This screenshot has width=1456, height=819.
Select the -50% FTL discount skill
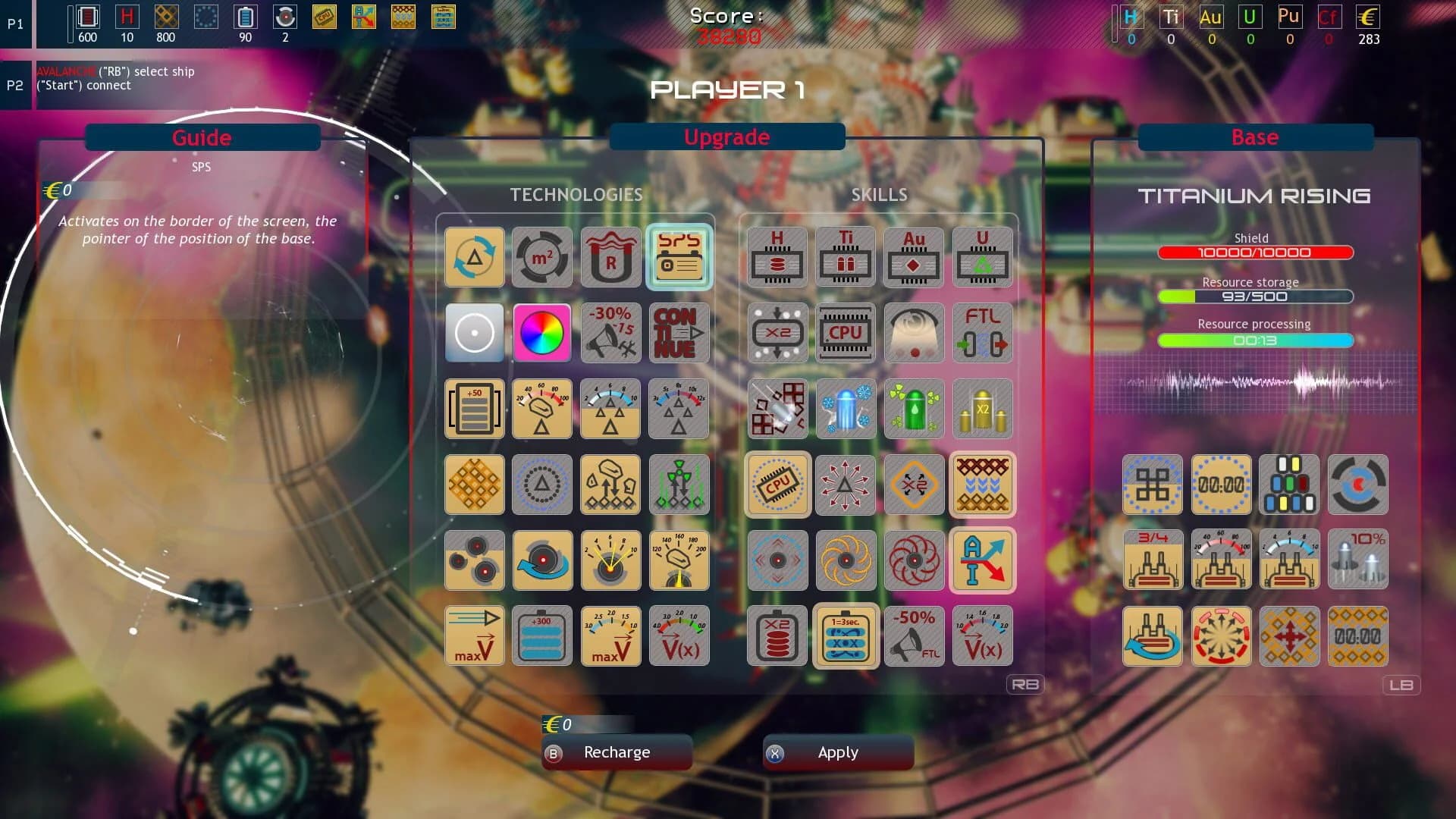point(914,635)
